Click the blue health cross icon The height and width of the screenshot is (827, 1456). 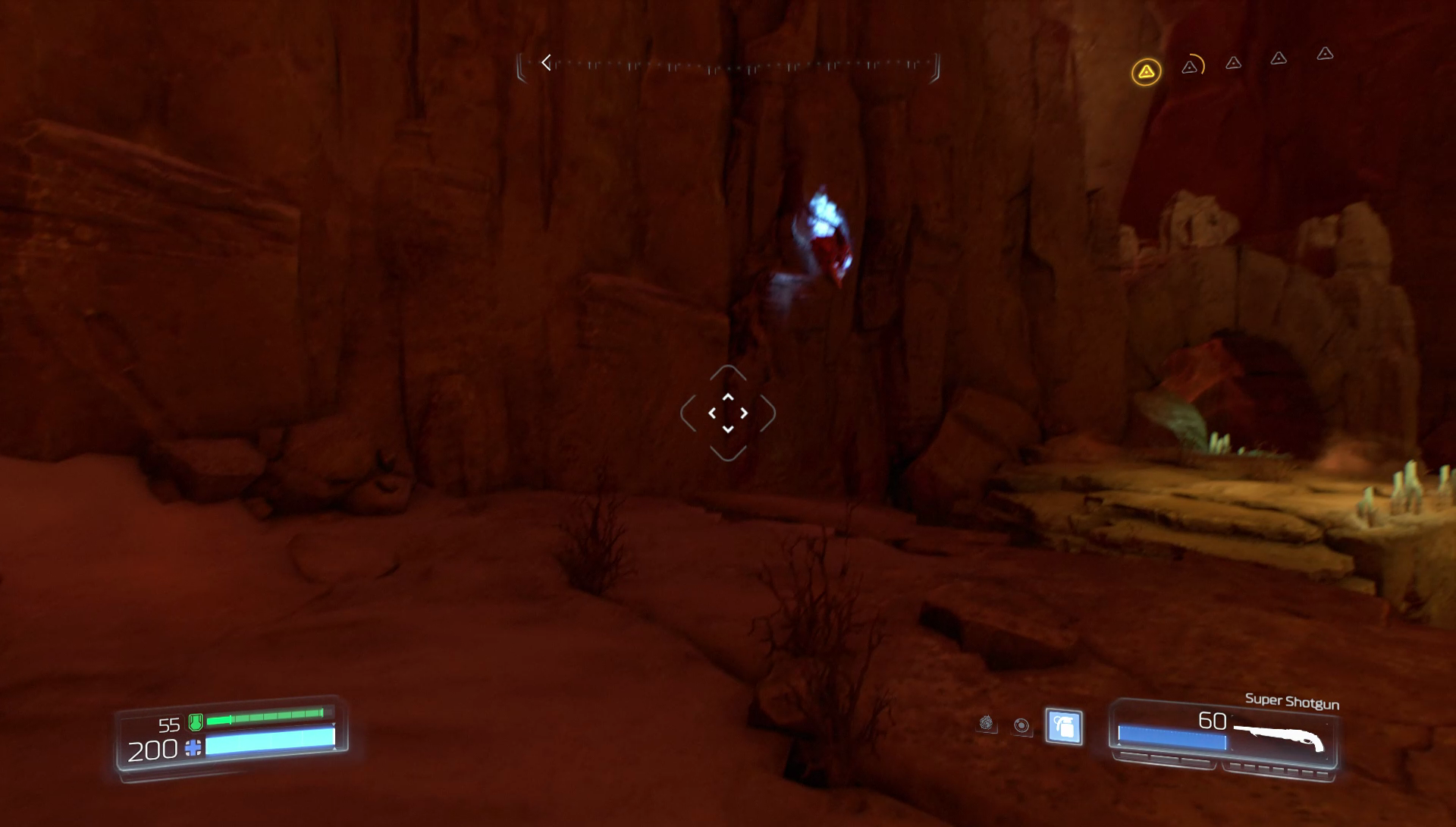193,748
